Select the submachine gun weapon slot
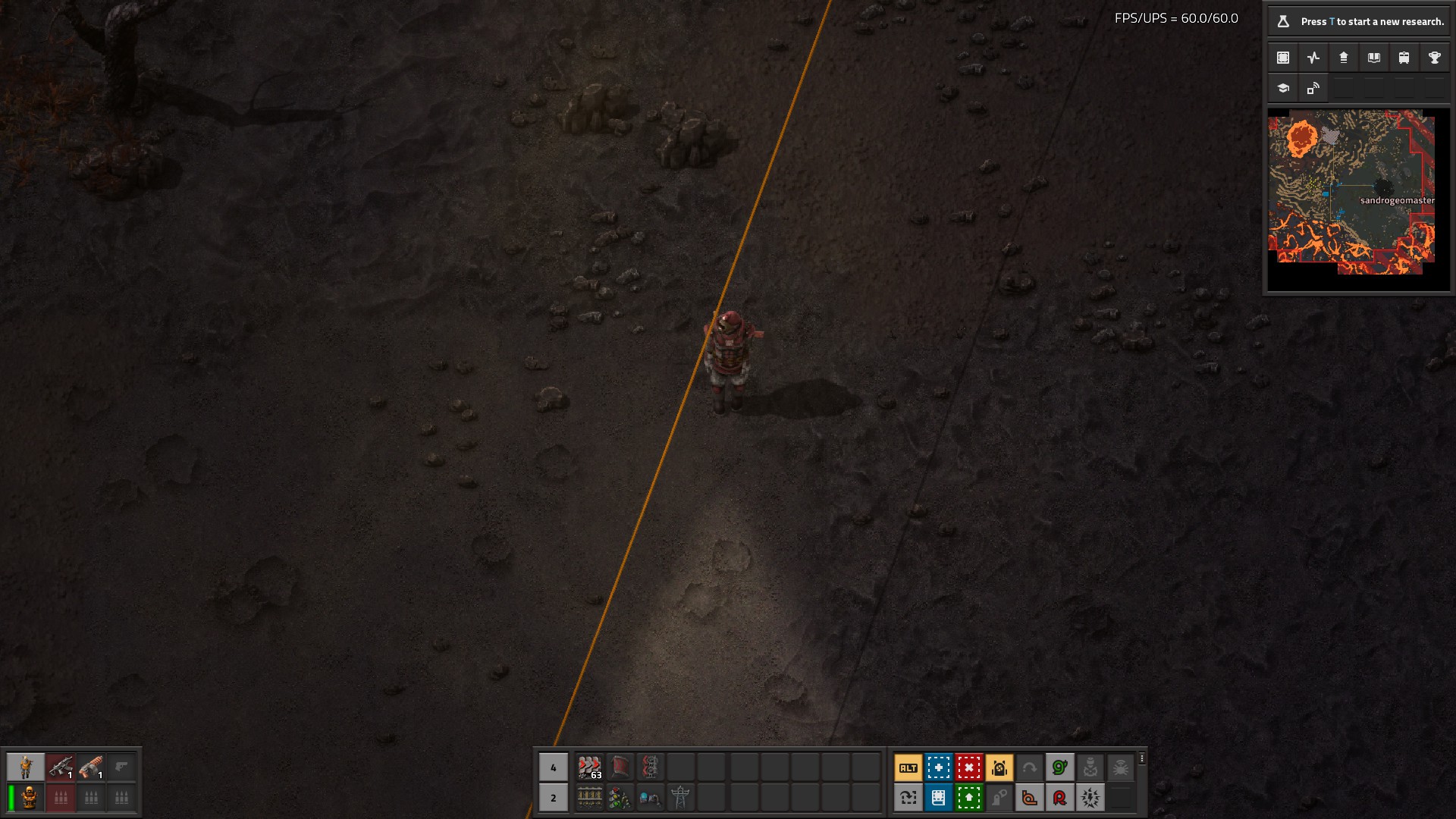The image size is (1456, 819). (x=61, y=767)
